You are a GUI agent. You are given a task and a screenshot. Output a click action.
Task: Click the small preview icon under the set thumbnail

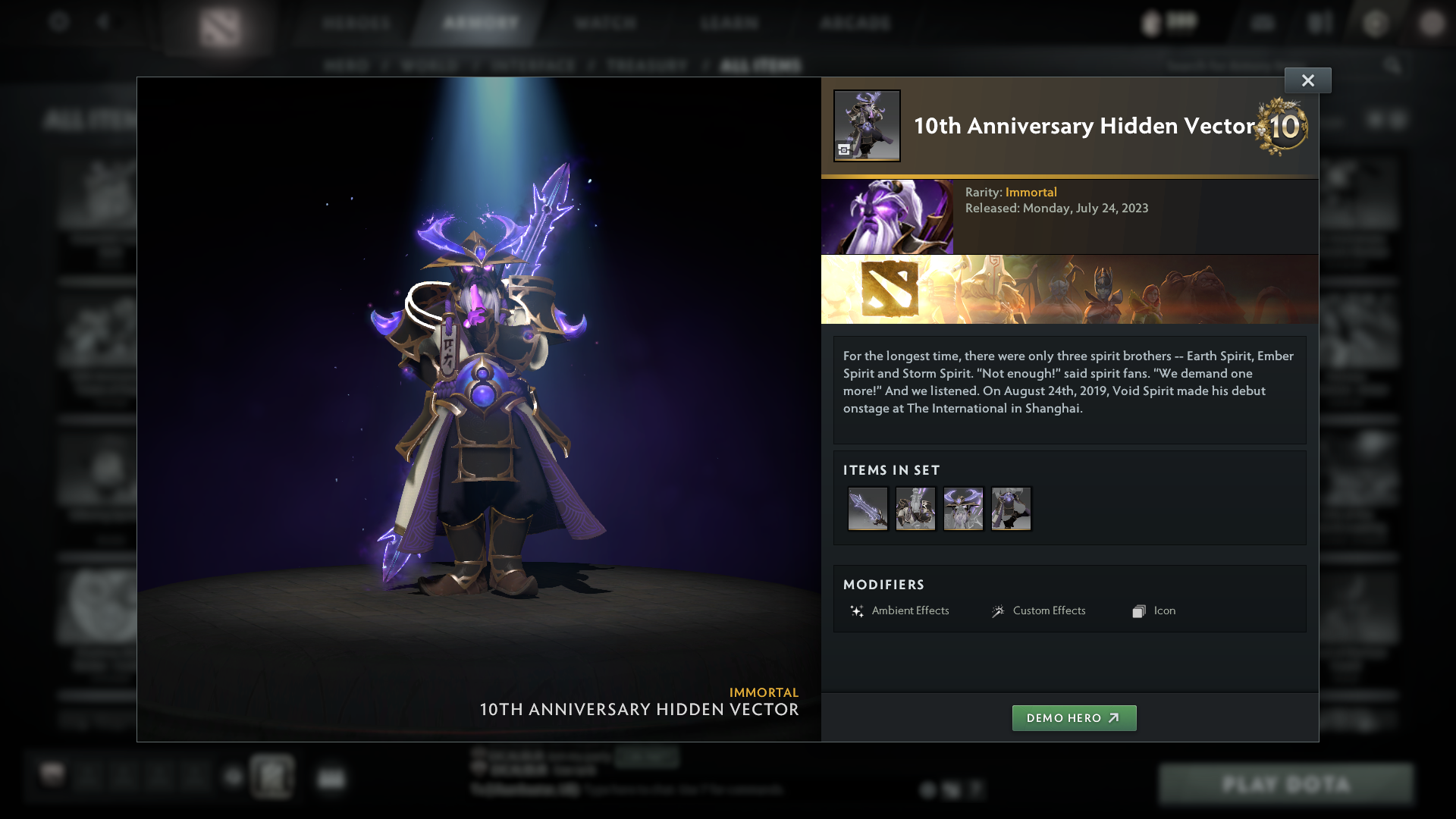pyautogui.click(x=844, y=149)
